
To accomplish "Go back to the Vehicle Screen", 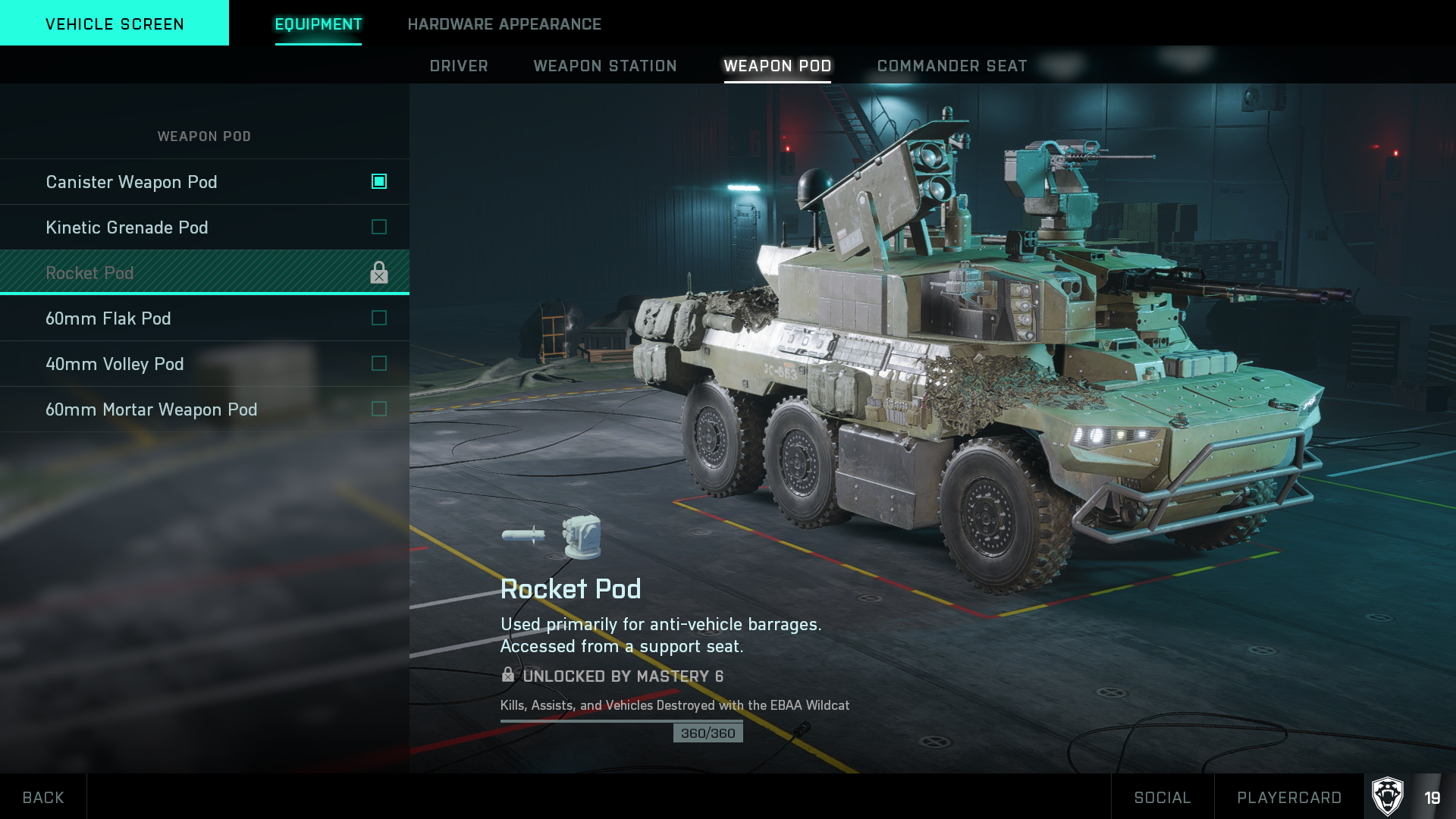I will click(115, 24).
